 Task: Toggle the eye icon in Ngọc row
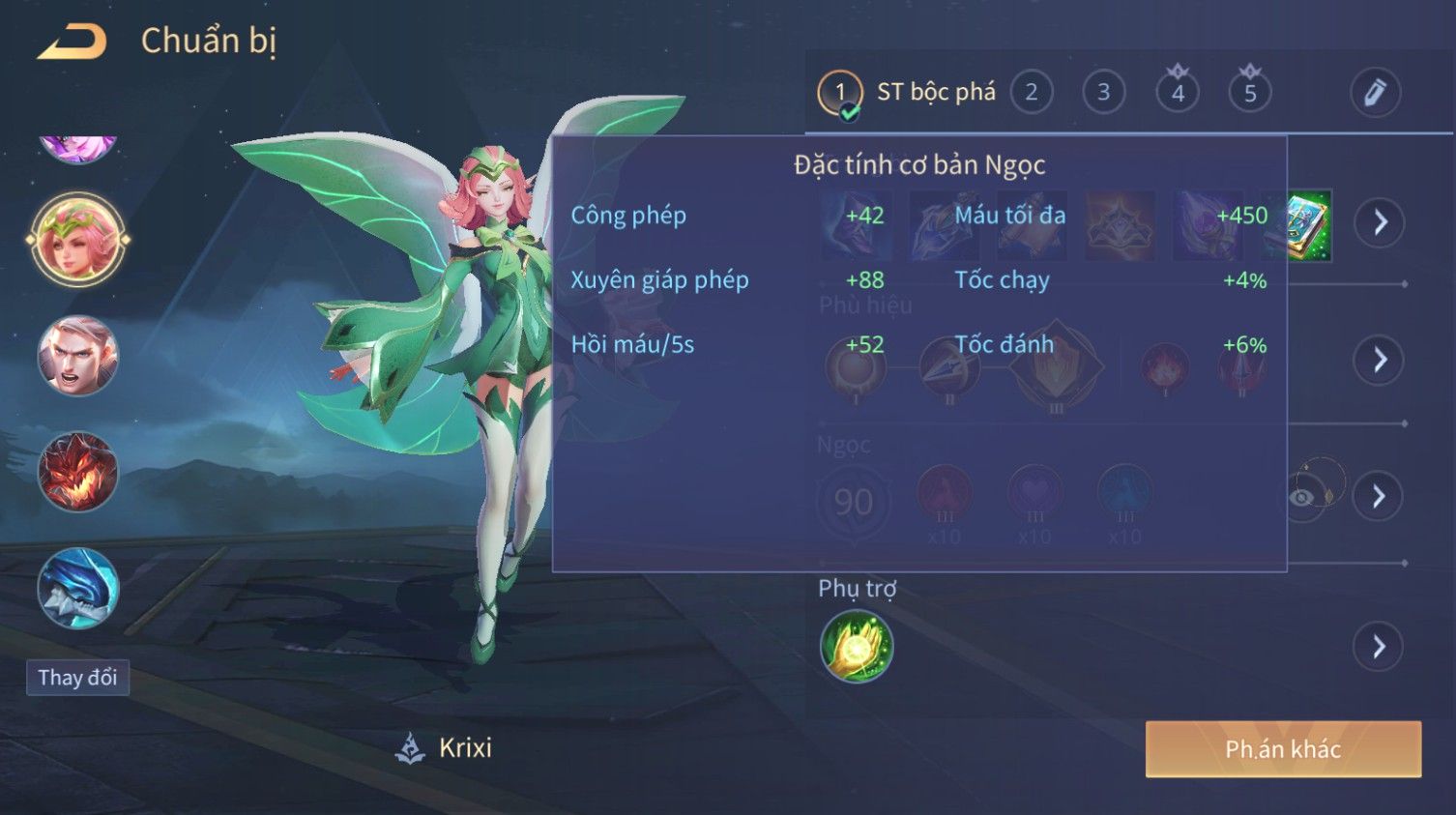1302,497
